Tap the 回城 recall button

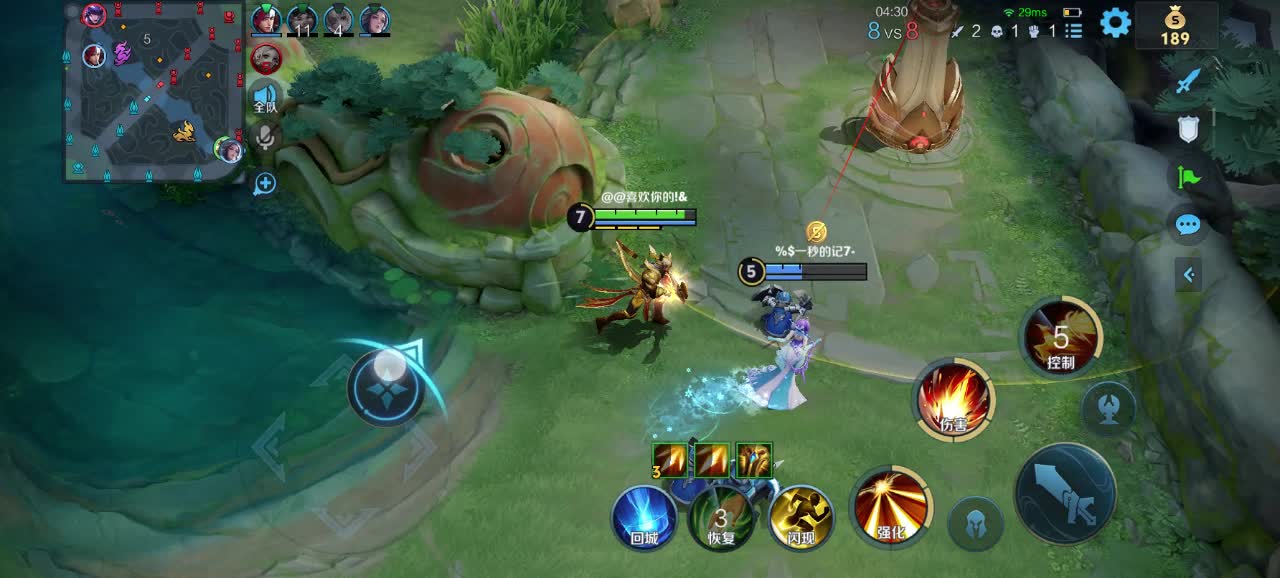pyautogui.click(x=644, y=517)
